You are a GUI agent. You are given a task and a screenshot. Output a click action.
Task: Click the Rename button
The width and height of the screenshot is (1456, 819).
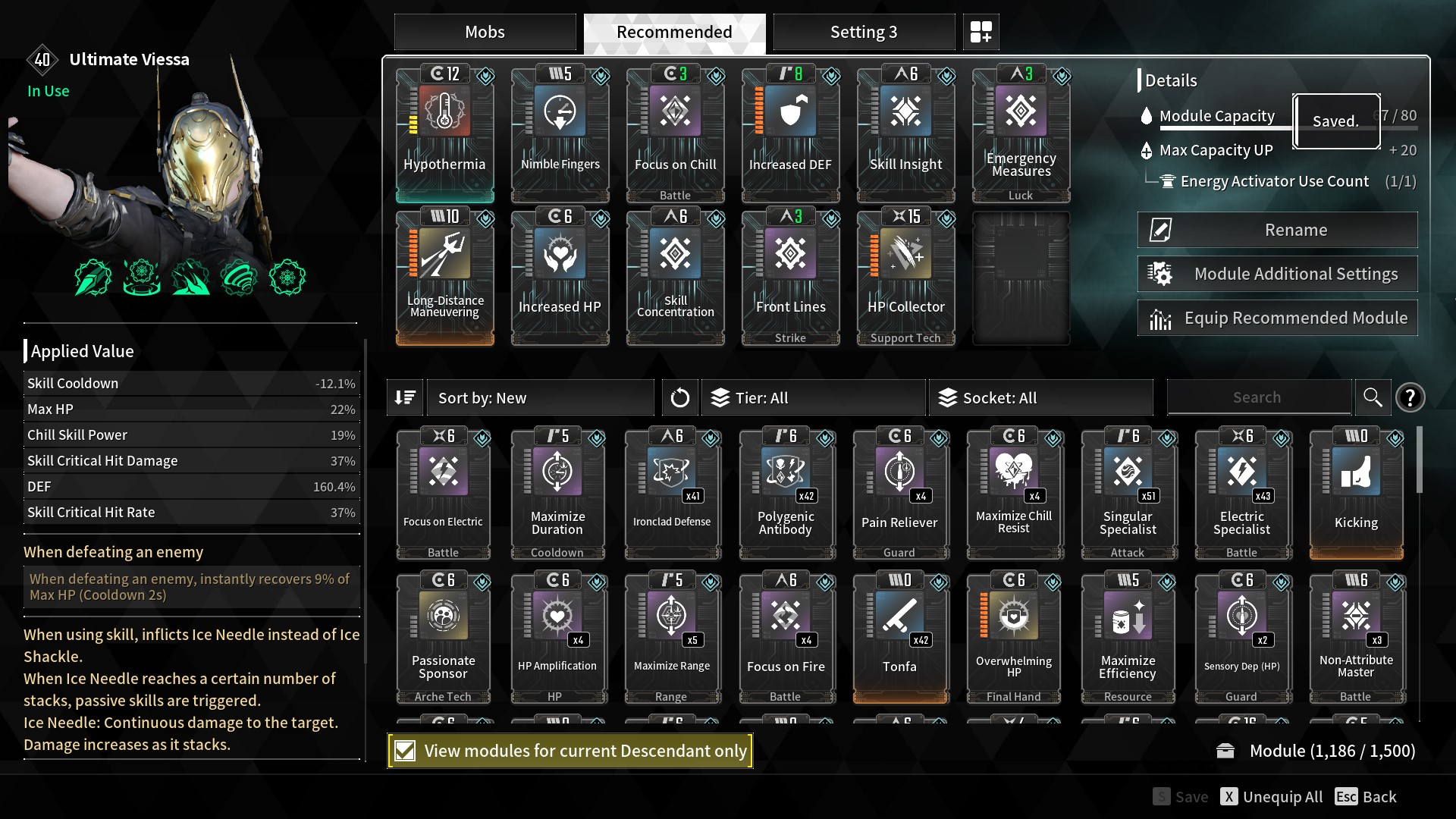click(1277, 230)
